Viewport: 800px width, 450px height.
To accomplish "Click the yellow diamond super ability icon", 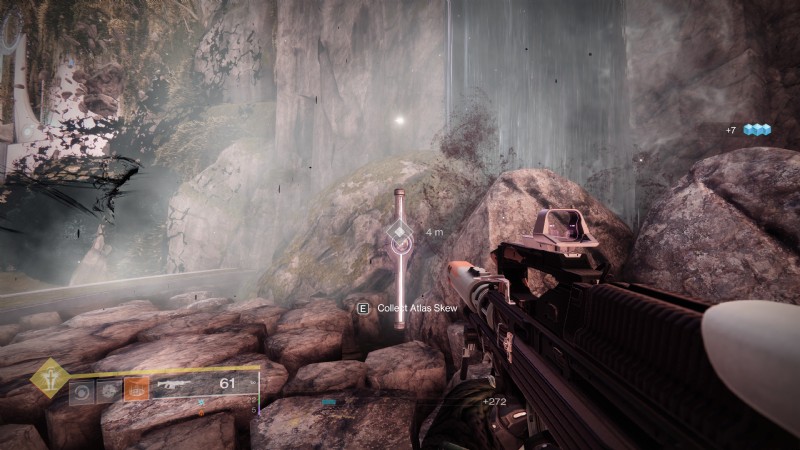I will click(x=49, y=377).
